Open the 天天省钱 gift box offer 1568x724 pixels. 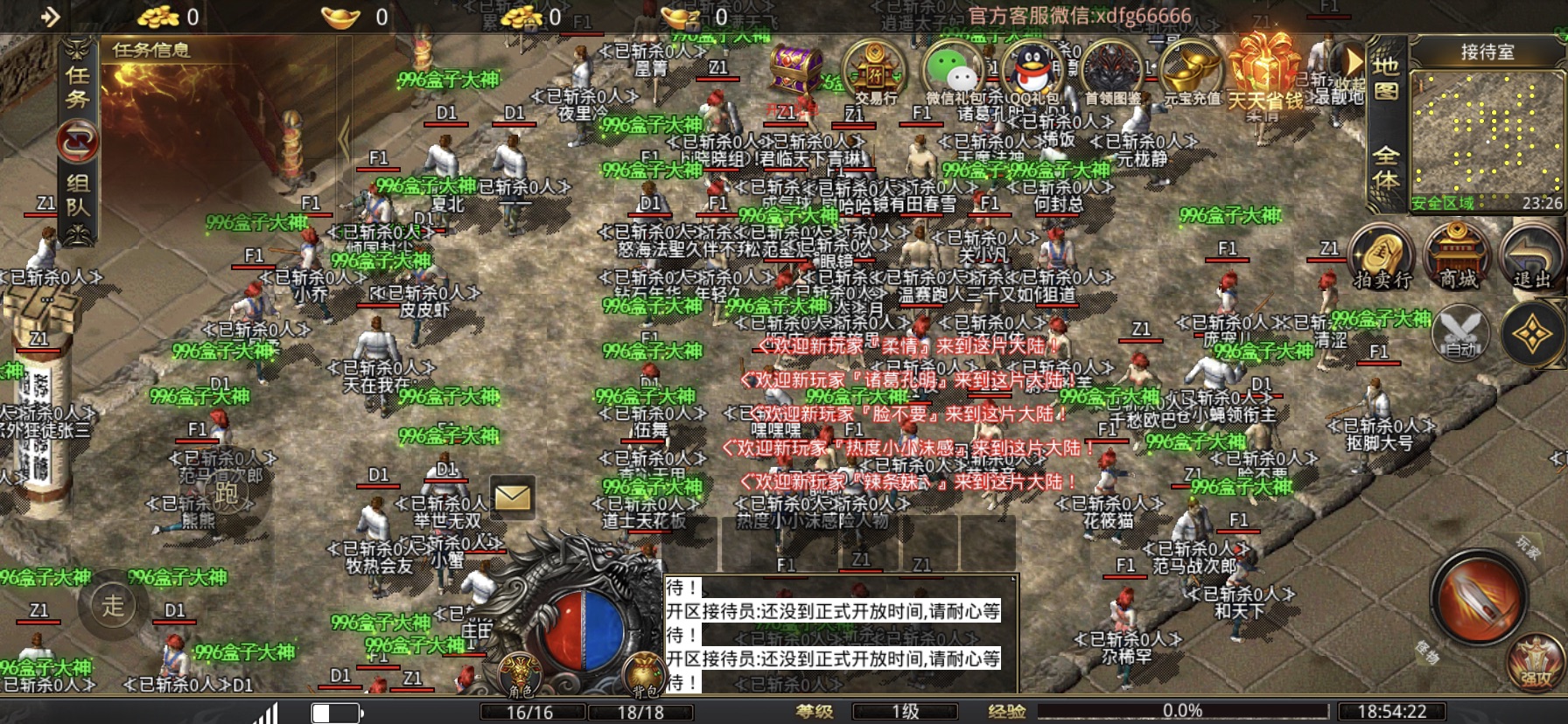[1264, 70]
